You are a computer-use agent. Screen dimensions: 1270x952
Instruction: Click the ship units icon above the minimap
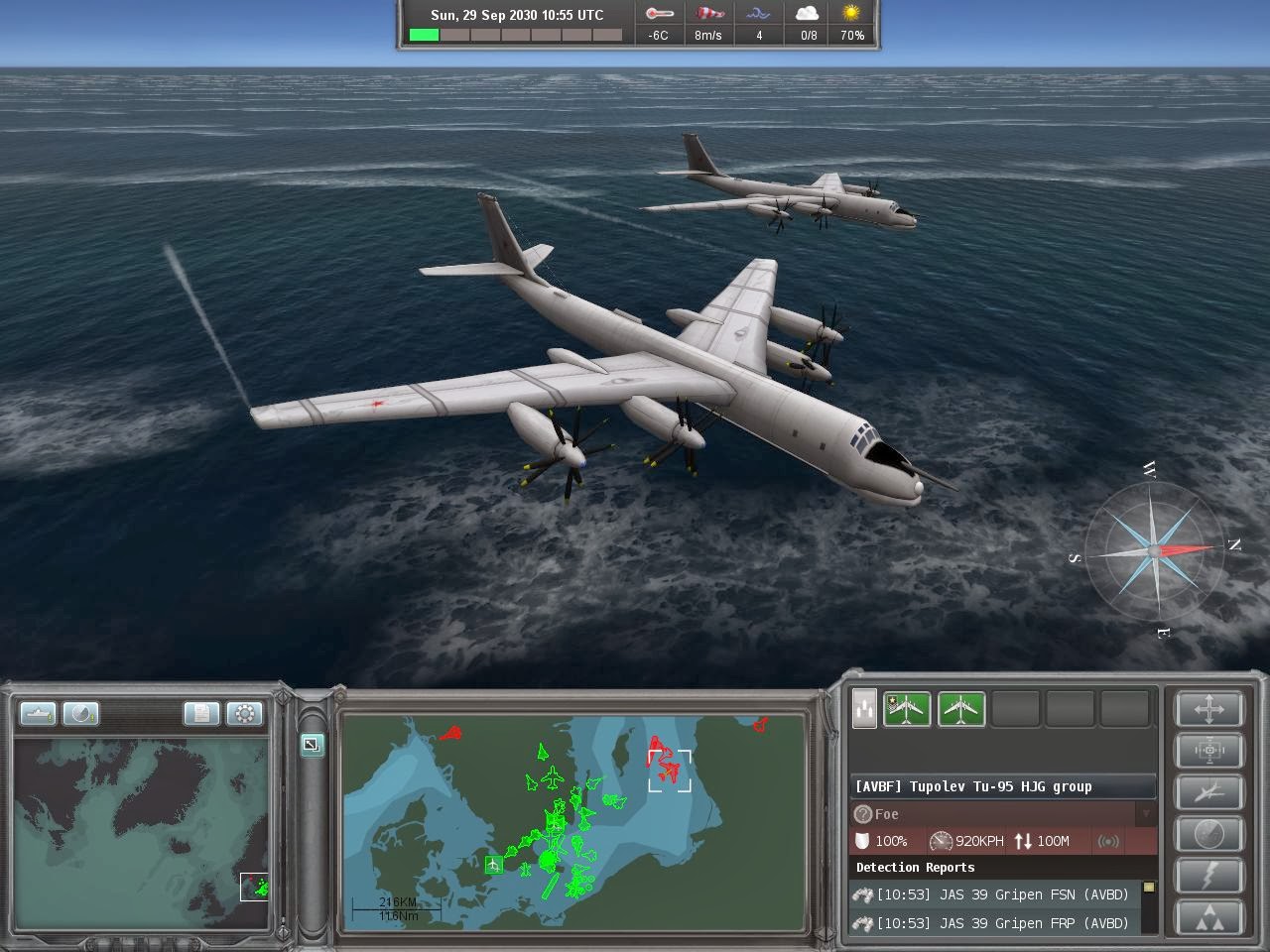coord(38,714)
